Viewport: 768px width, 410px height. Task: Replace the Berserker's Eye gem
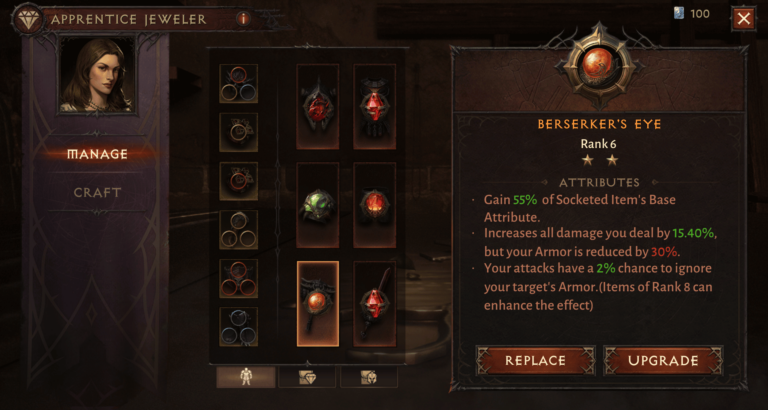[535, 360]
